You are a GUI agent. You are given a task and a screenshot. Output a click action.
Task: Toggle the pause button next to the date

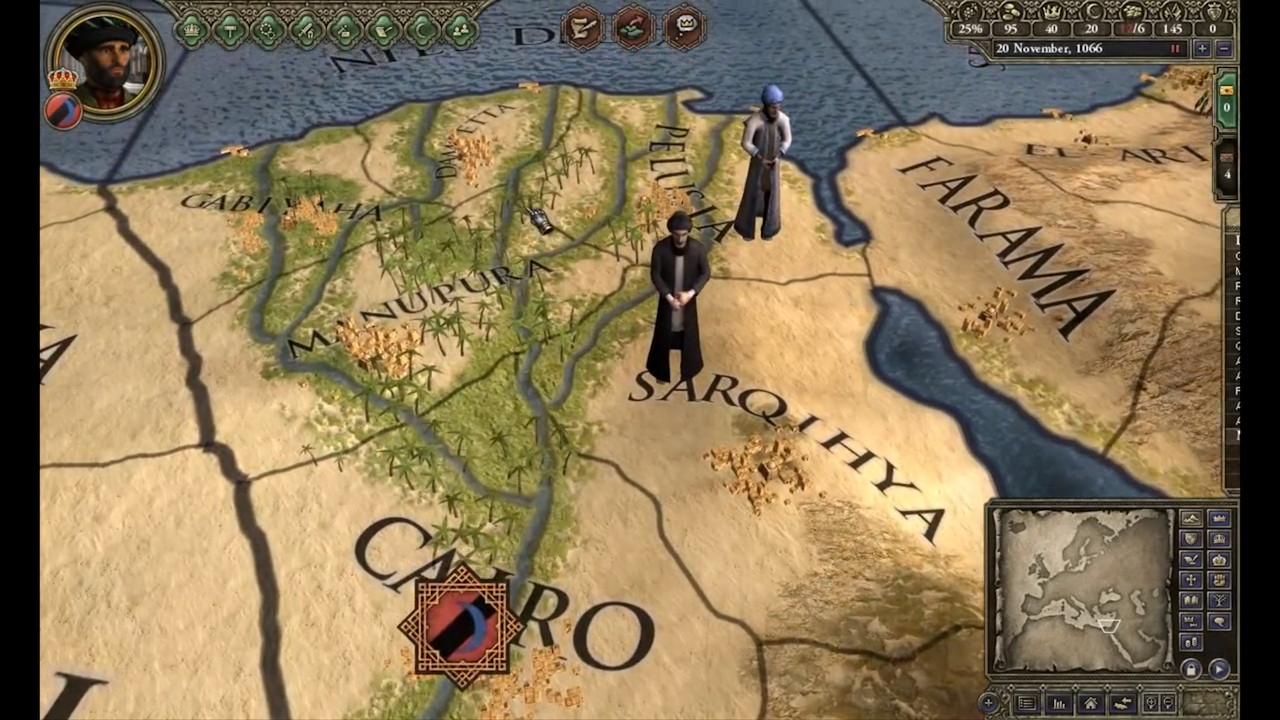coord(1175,48)
